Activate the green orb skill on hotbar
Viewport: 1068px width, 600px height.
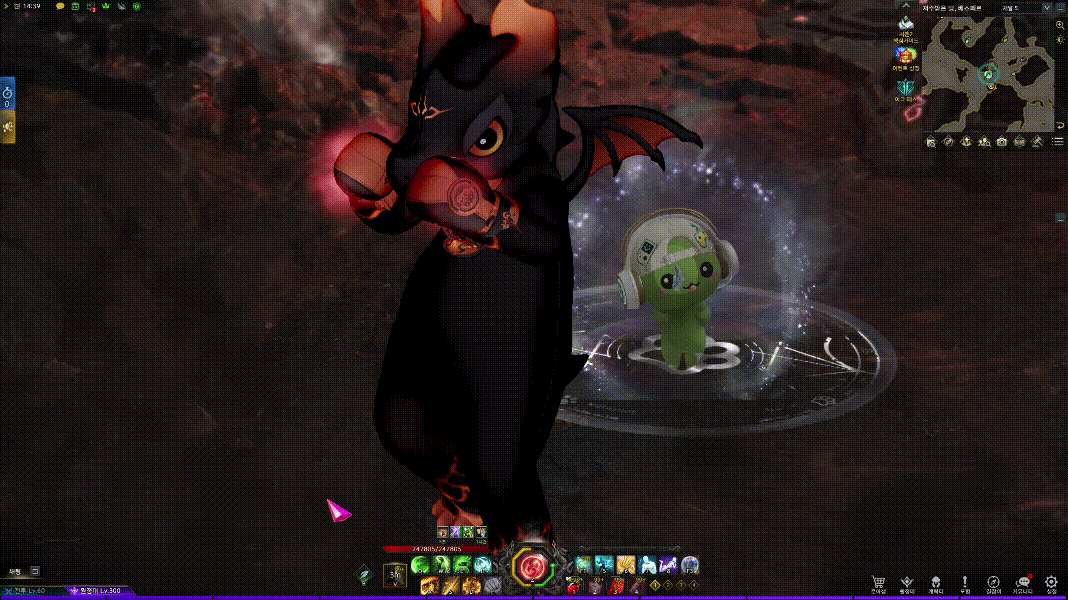click(x=419, y=565)
